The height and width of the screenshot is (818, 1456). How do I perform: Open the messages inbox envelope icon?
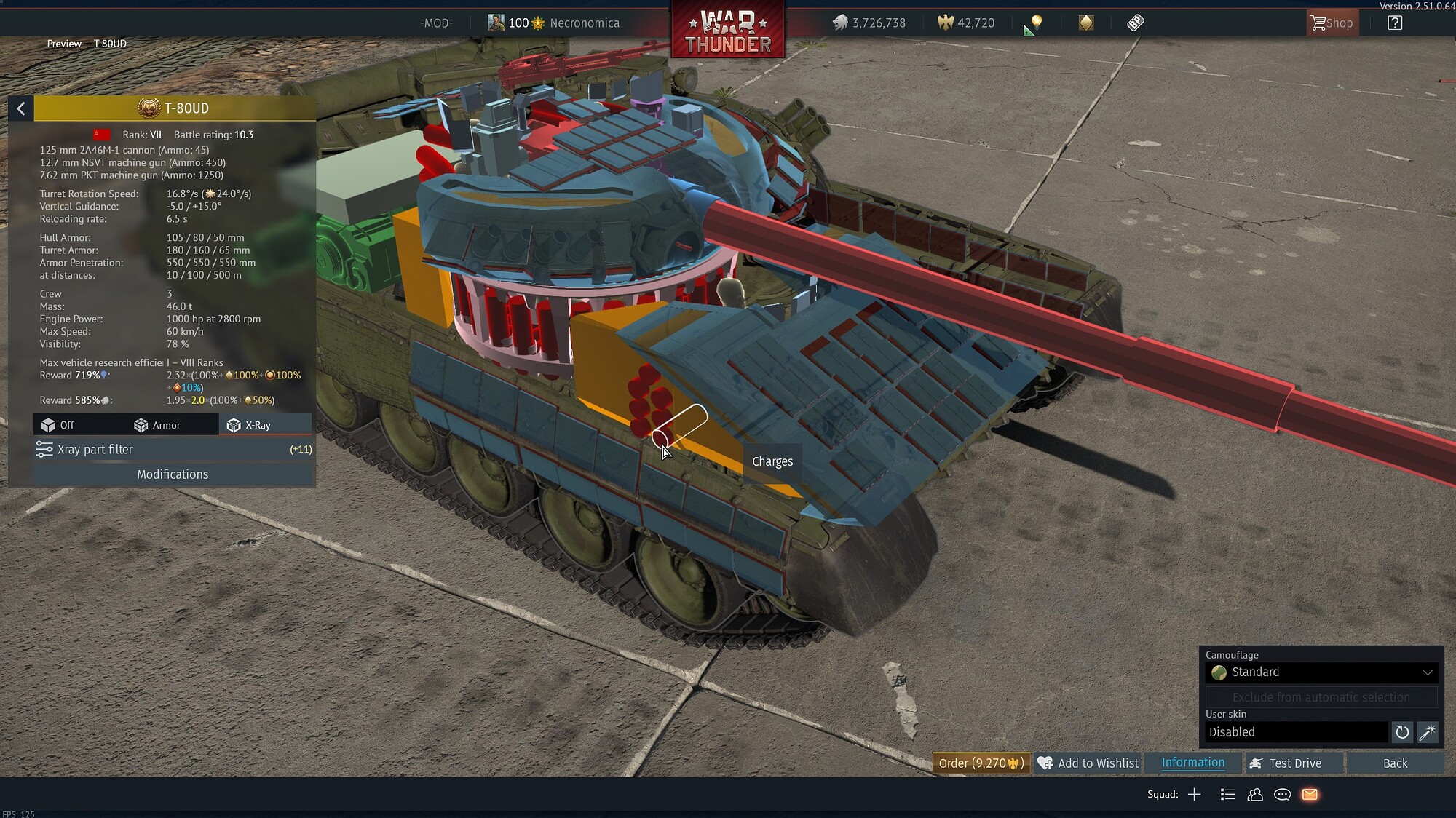[x=1310, y=794]
